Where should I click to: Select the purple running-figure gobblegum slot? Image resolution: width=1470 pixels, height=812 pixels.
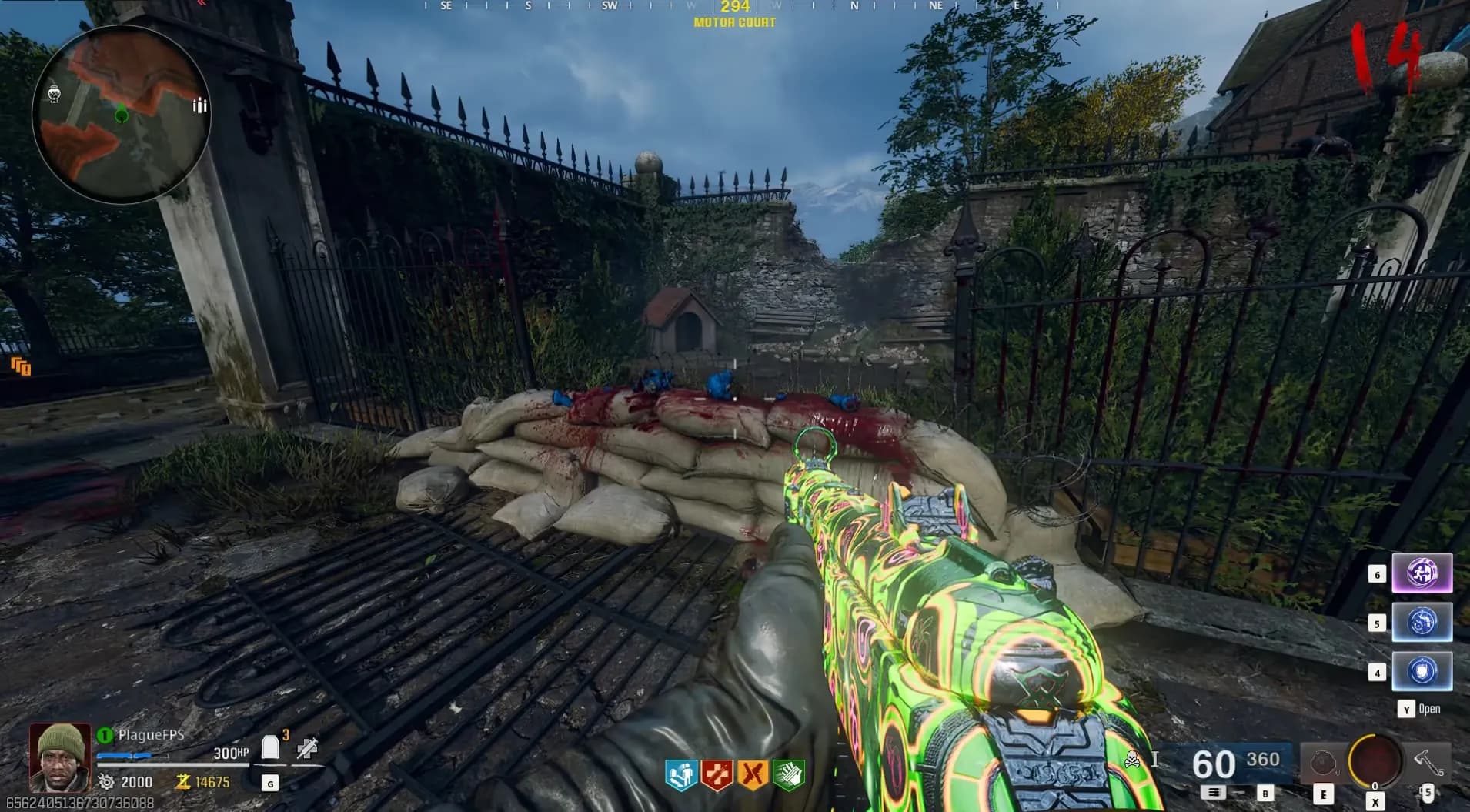(1422, 573)
